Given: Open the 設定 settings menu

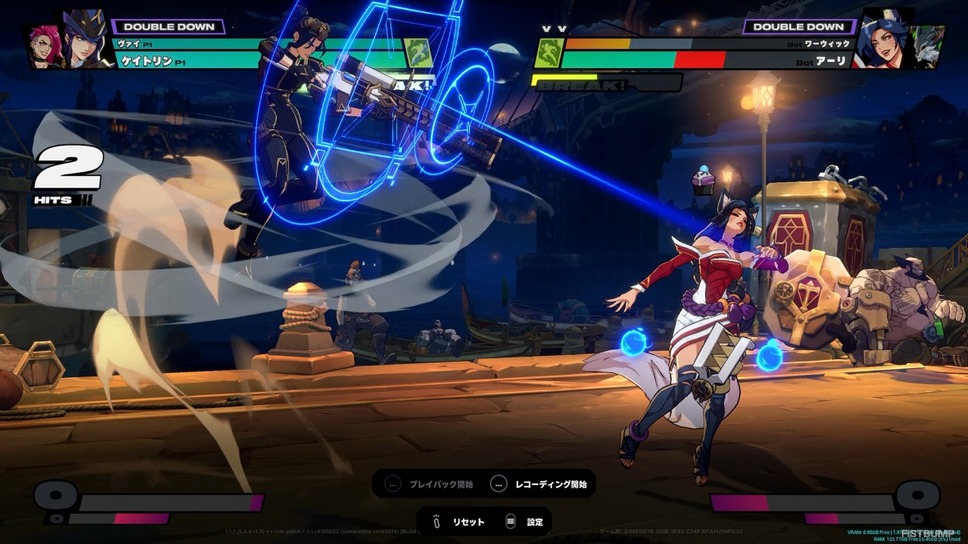Looking at the screenshot, I should pos(526,521).
